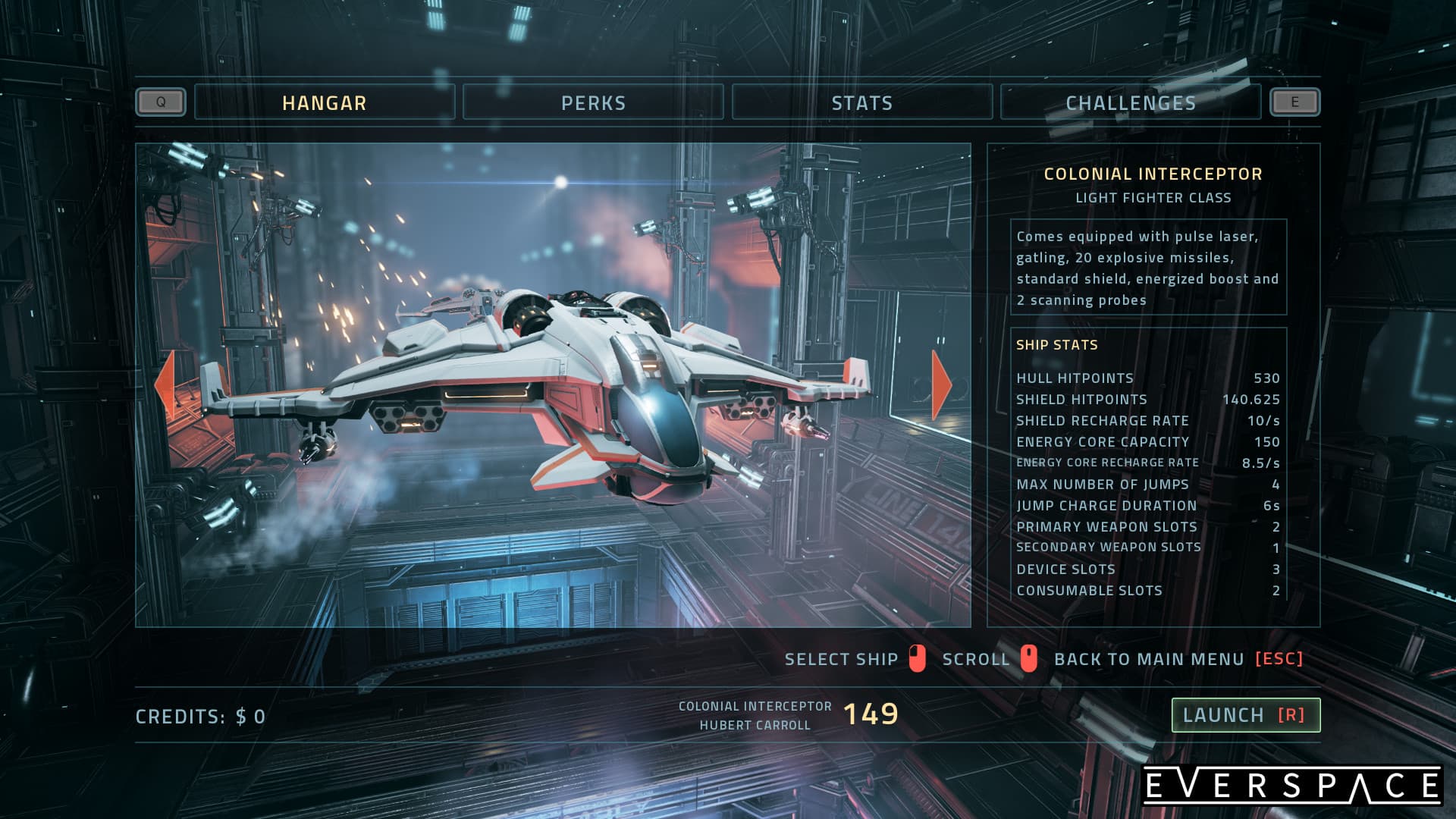Click the Select Ship mouse icon
The image size is (1456, 819).
click(918, 659)
